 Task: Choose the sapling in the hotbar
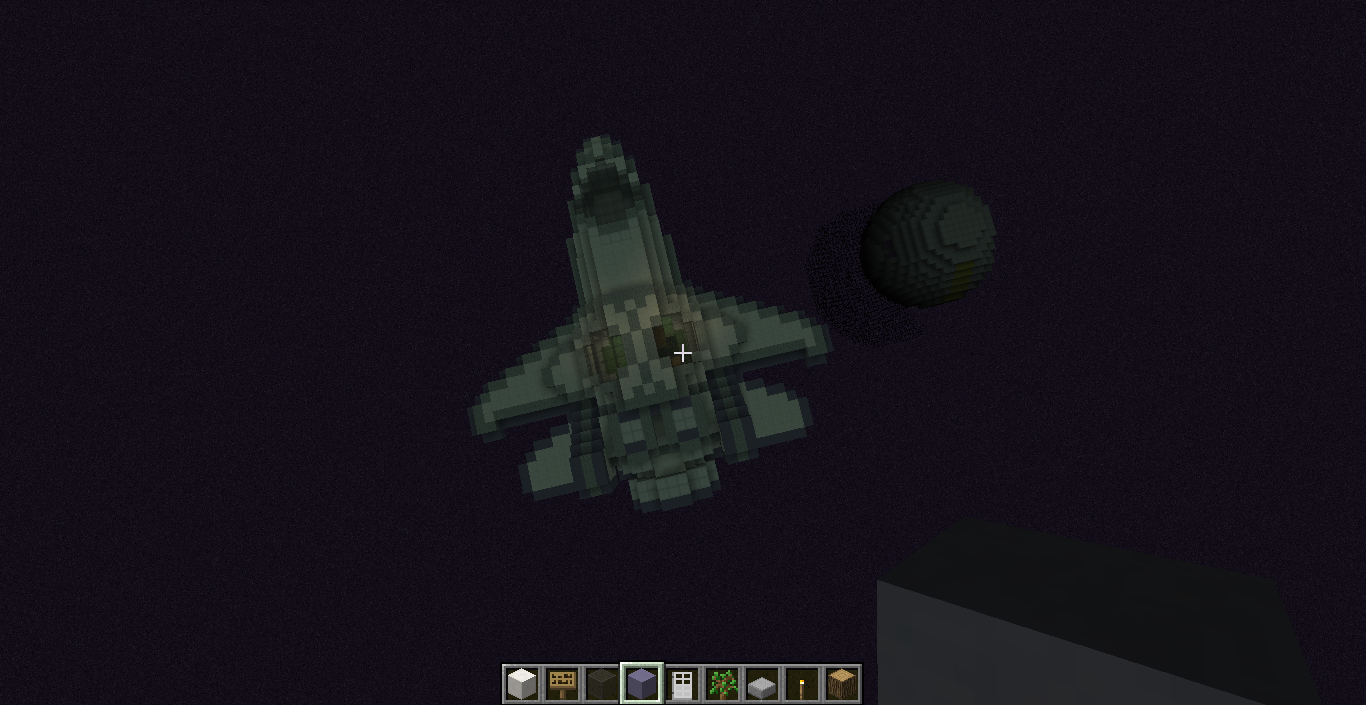(722, 684)
